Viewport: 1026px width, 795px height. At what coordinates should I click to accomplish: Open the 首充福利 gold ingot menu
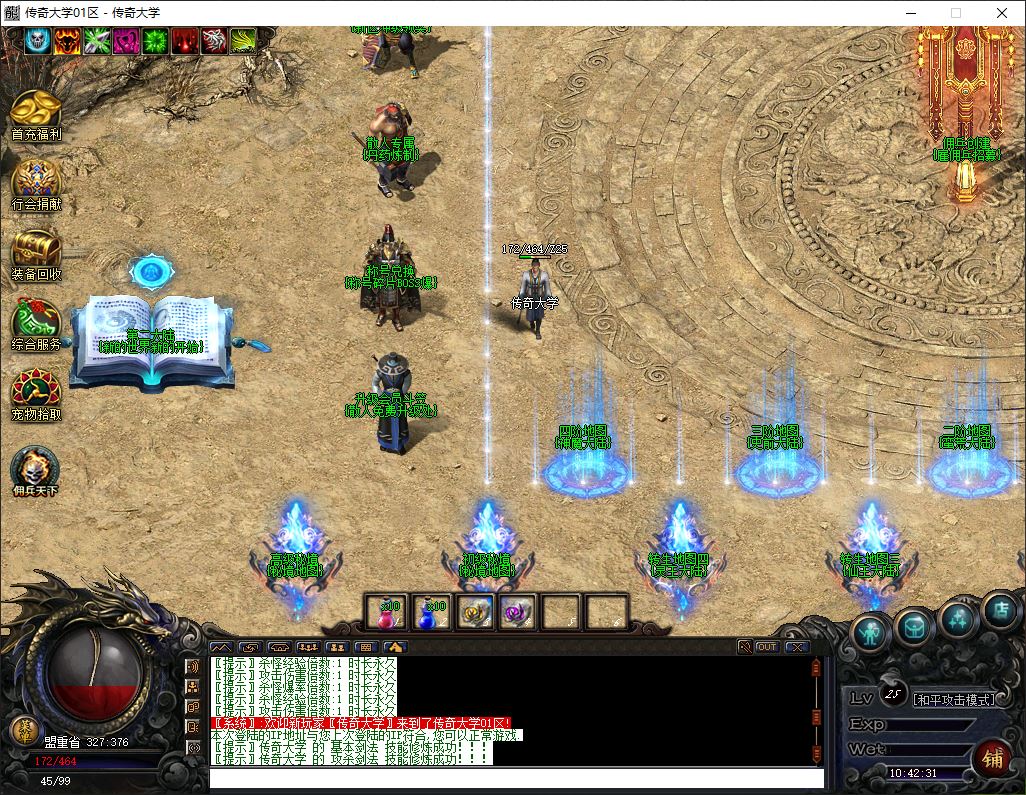36,112
